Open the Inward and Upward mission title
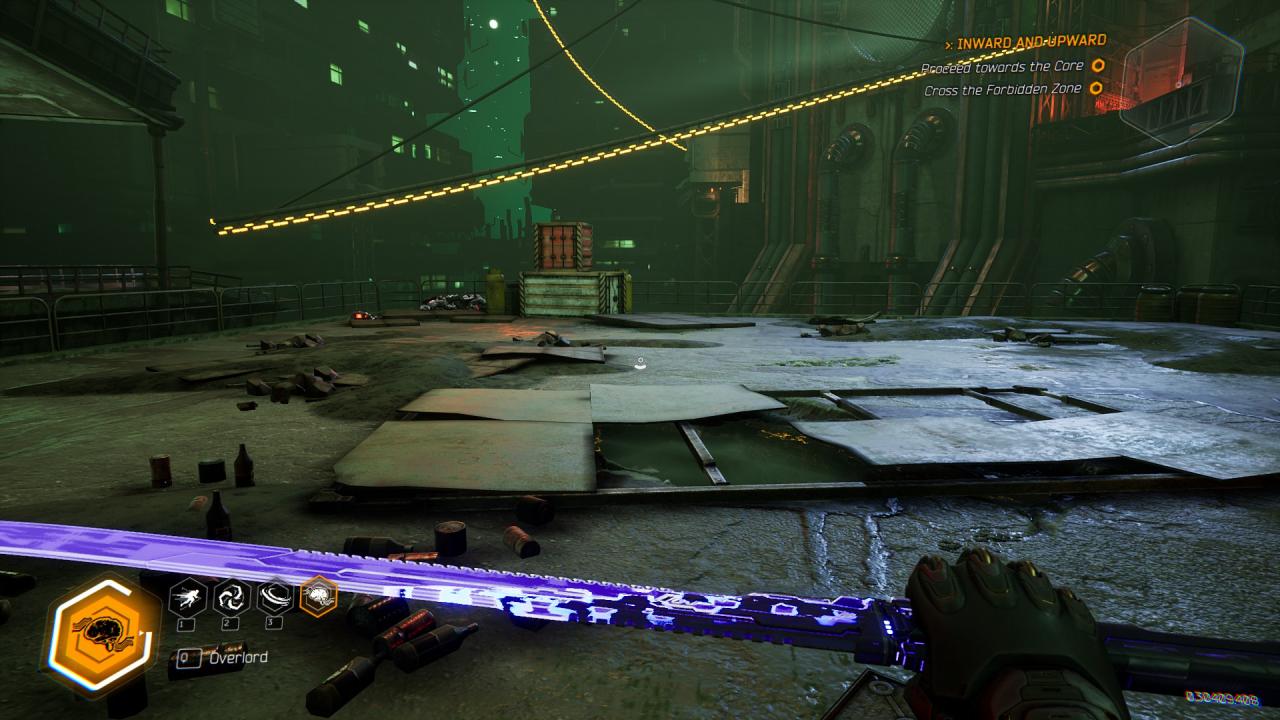 point(1030,42)
